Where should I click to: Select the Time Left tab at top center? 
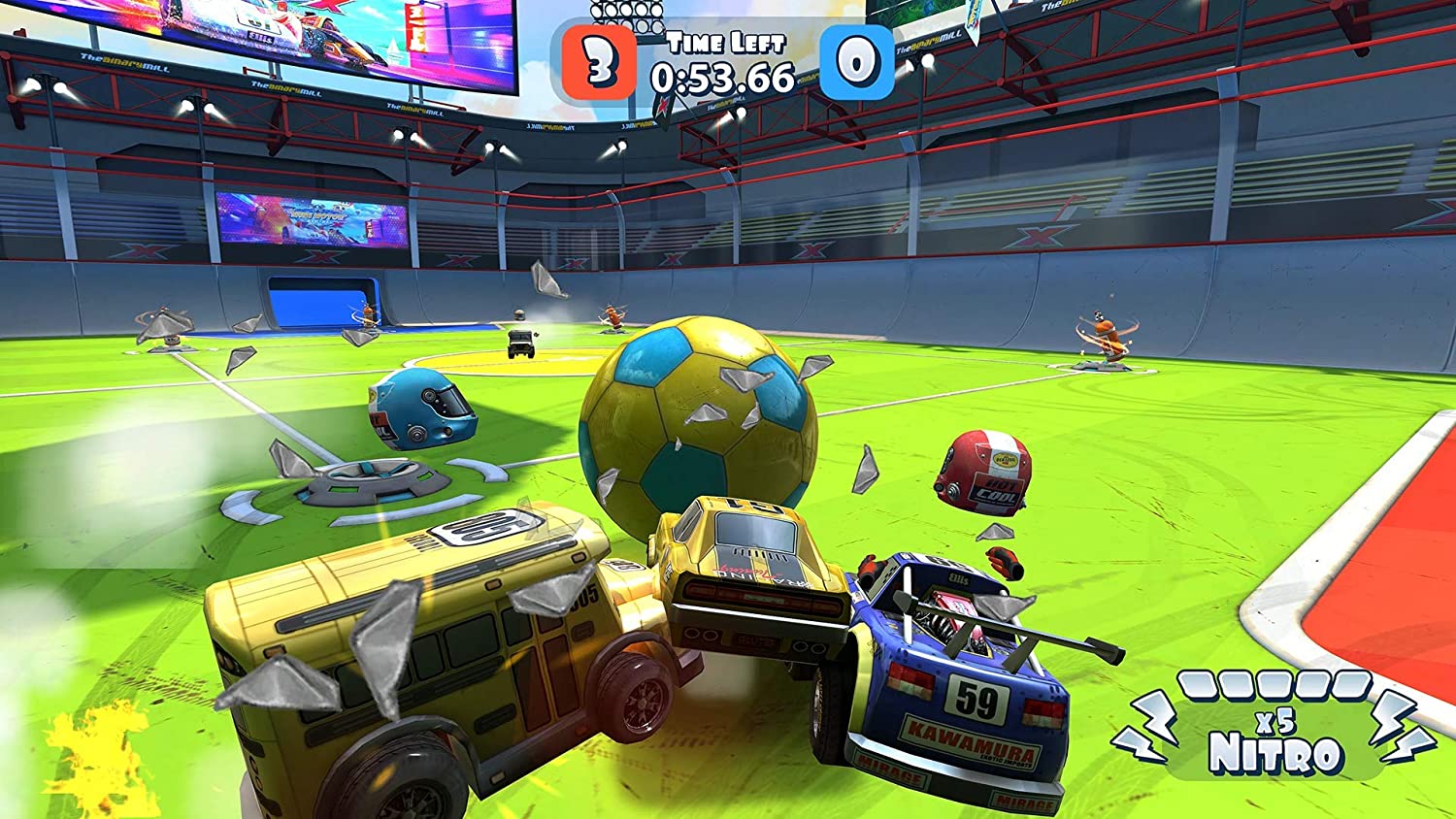click(x=725, y=42)
